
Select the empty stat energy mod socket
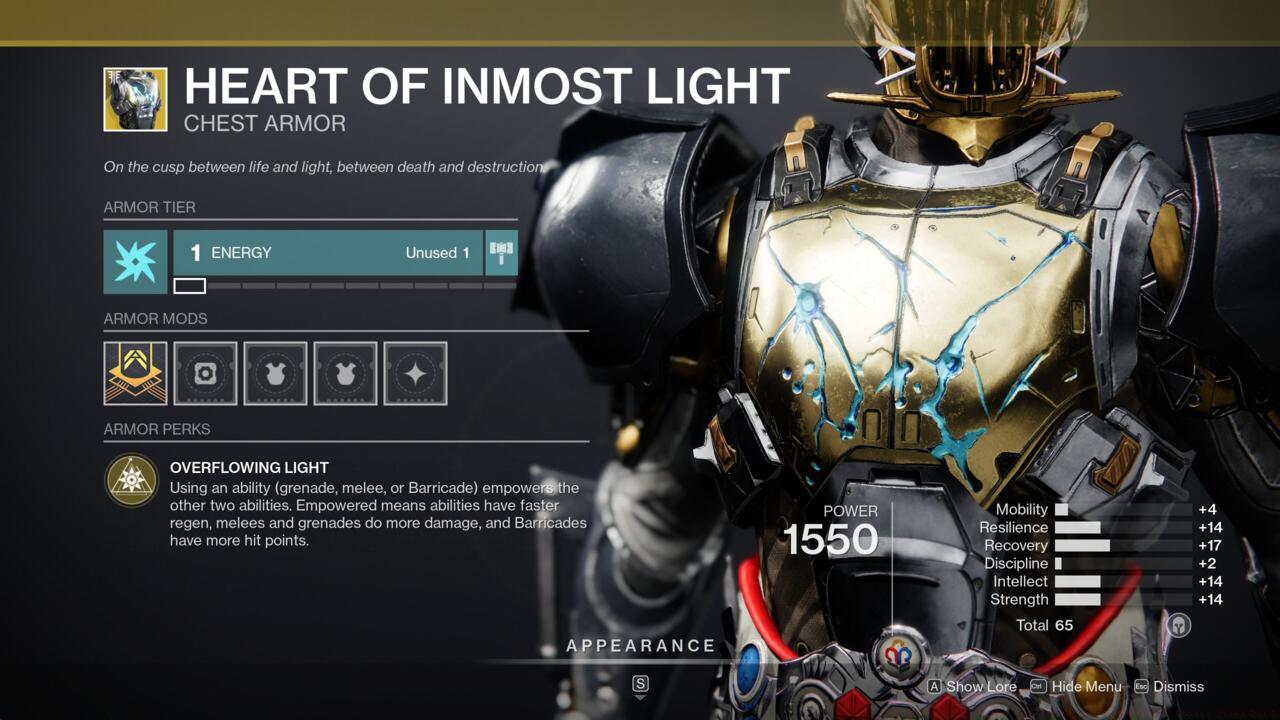click(415, 372)
